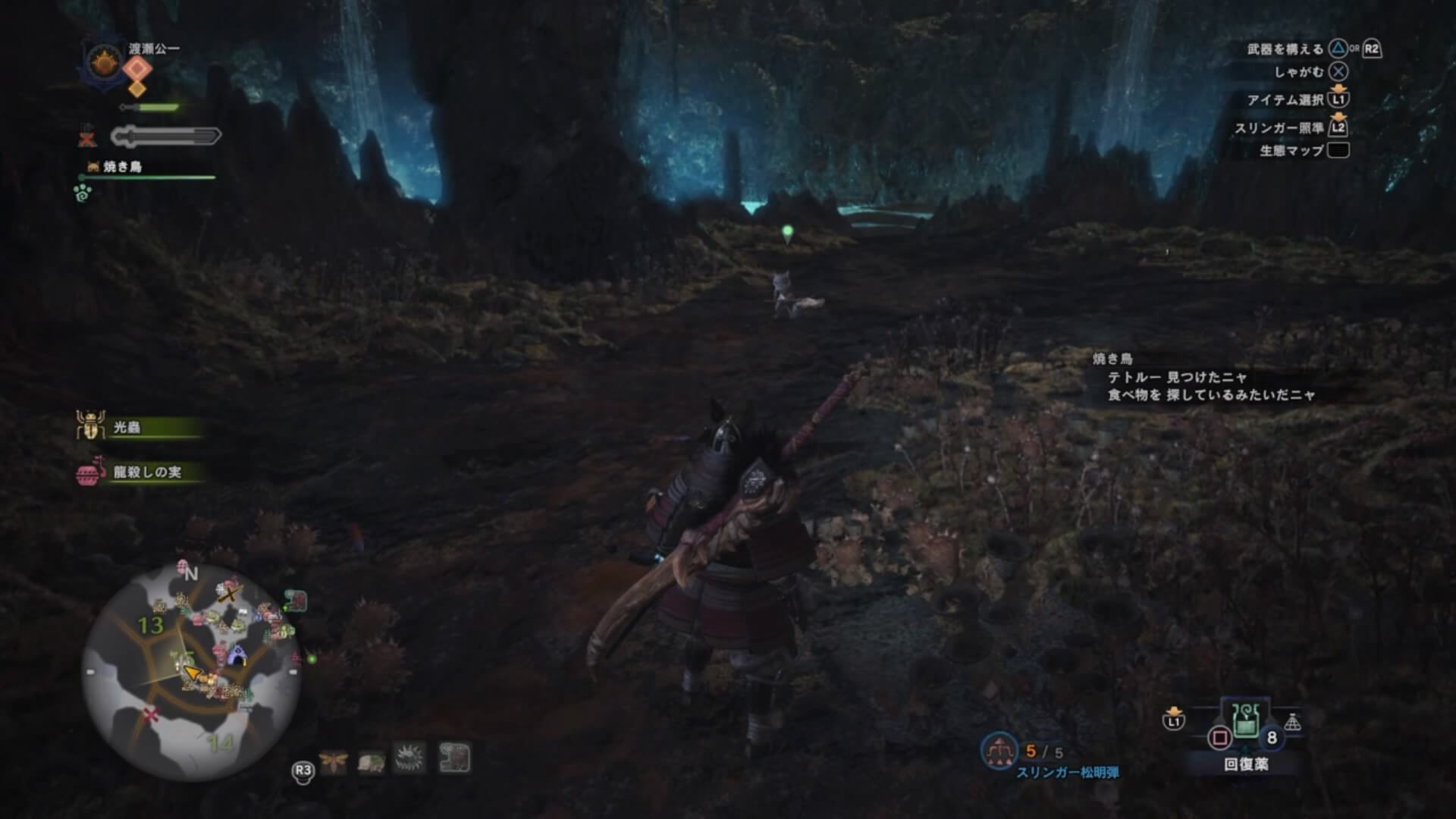The image size is (1456, 819).
Task: Click the net item icon beside the potion
Action: [1293, 723]
